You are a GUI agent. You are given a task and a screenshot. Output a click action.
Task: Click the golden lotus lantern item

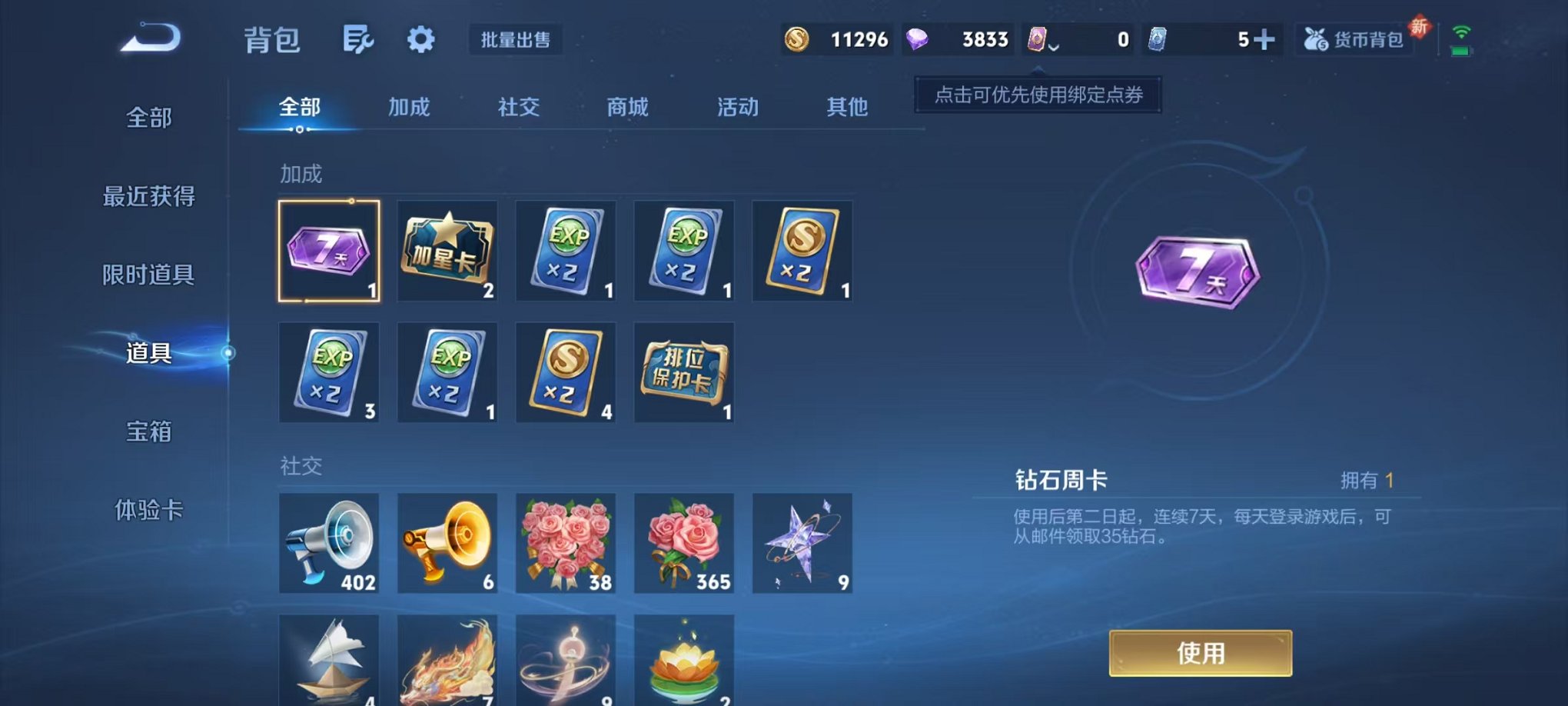click(683, 663)
